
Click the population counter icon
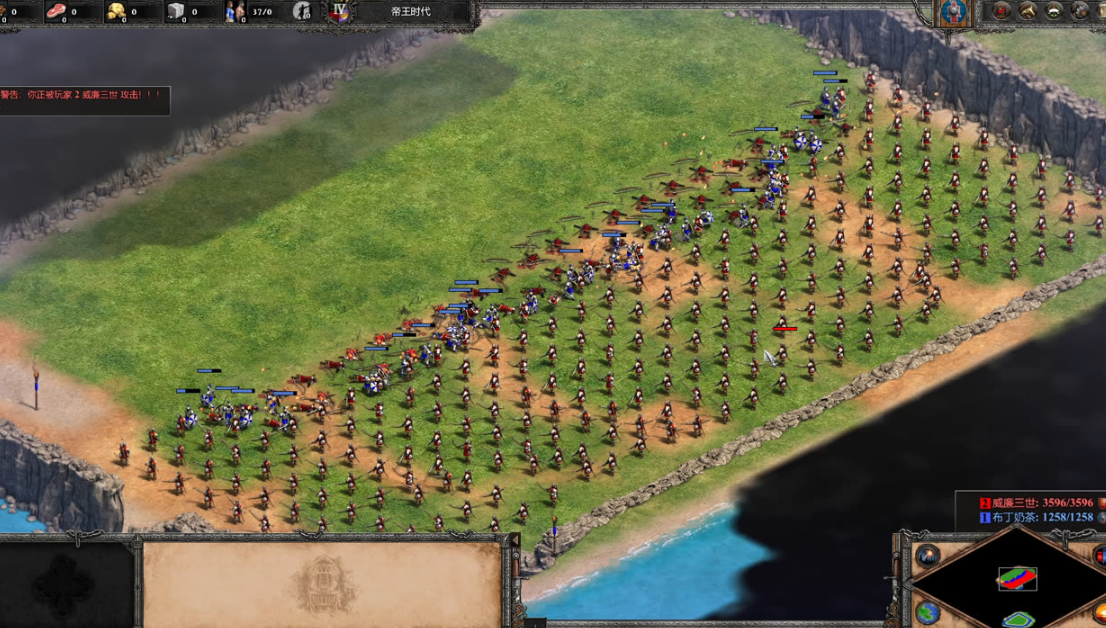tap(236, 12)
